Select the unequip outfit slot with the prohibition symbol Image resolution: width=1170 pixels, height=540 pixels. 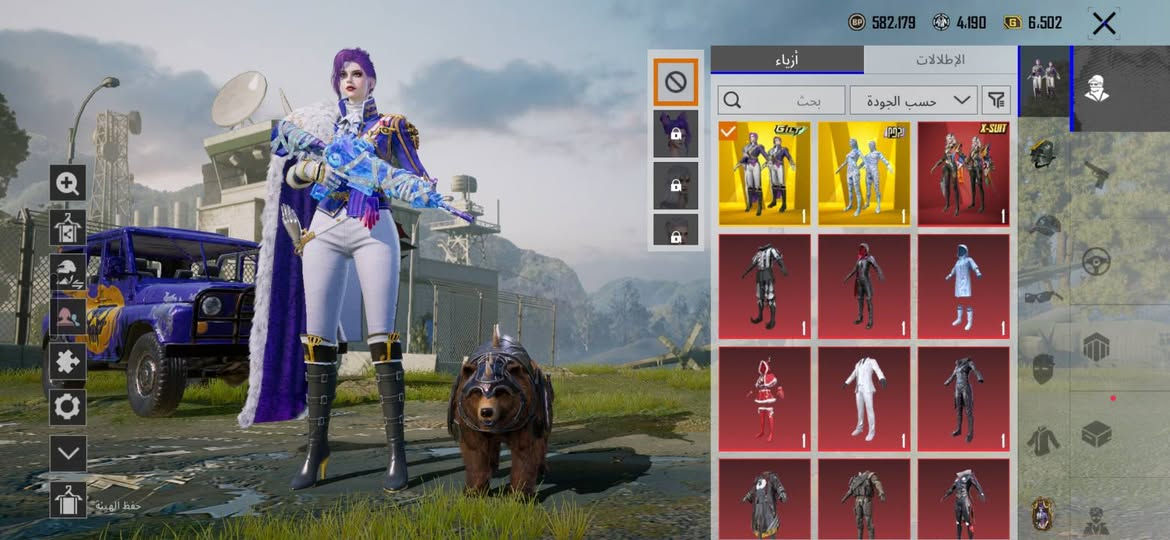[675, 82]
